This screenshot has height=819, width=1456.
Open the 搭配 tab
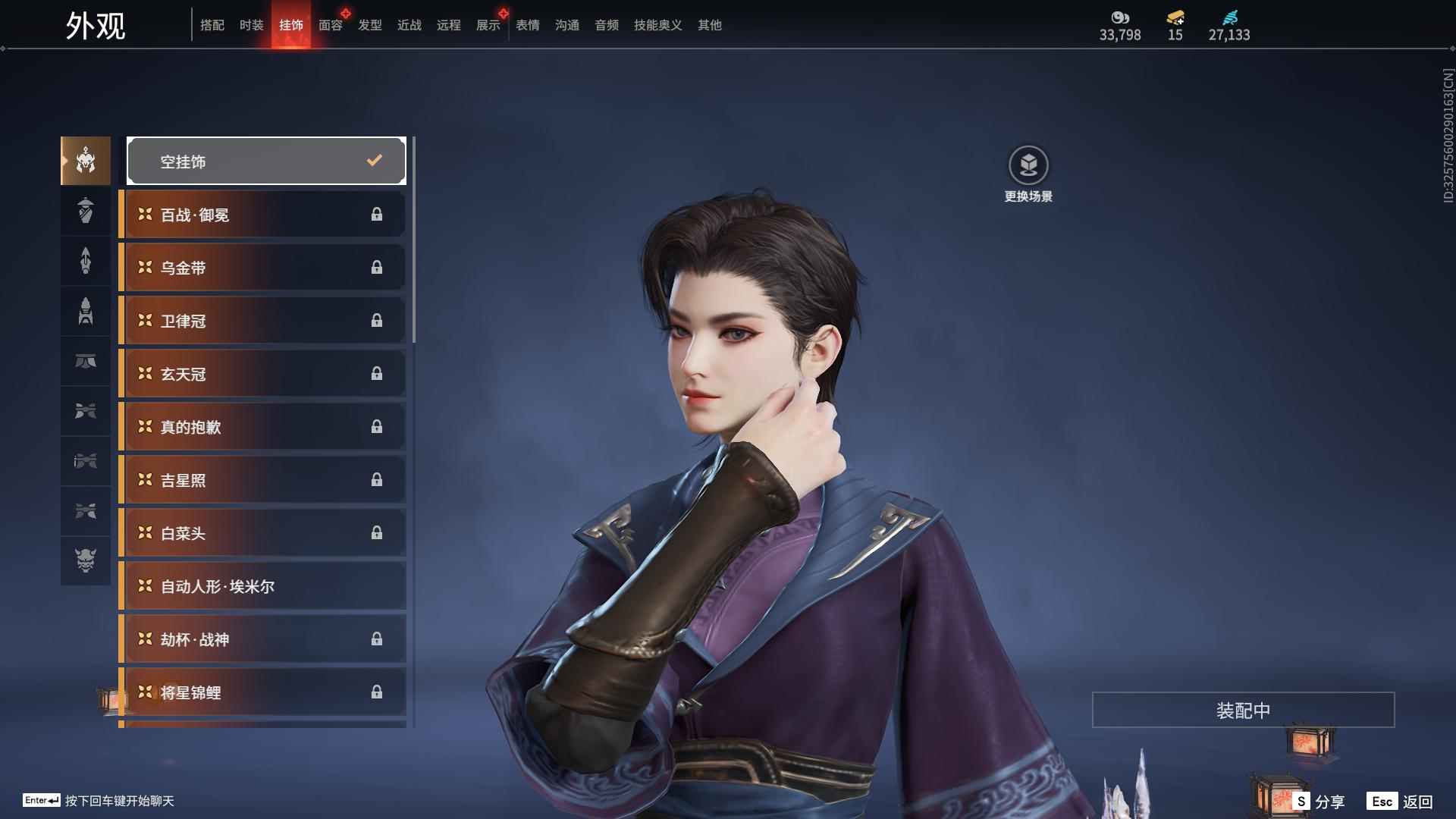(212, 25)
